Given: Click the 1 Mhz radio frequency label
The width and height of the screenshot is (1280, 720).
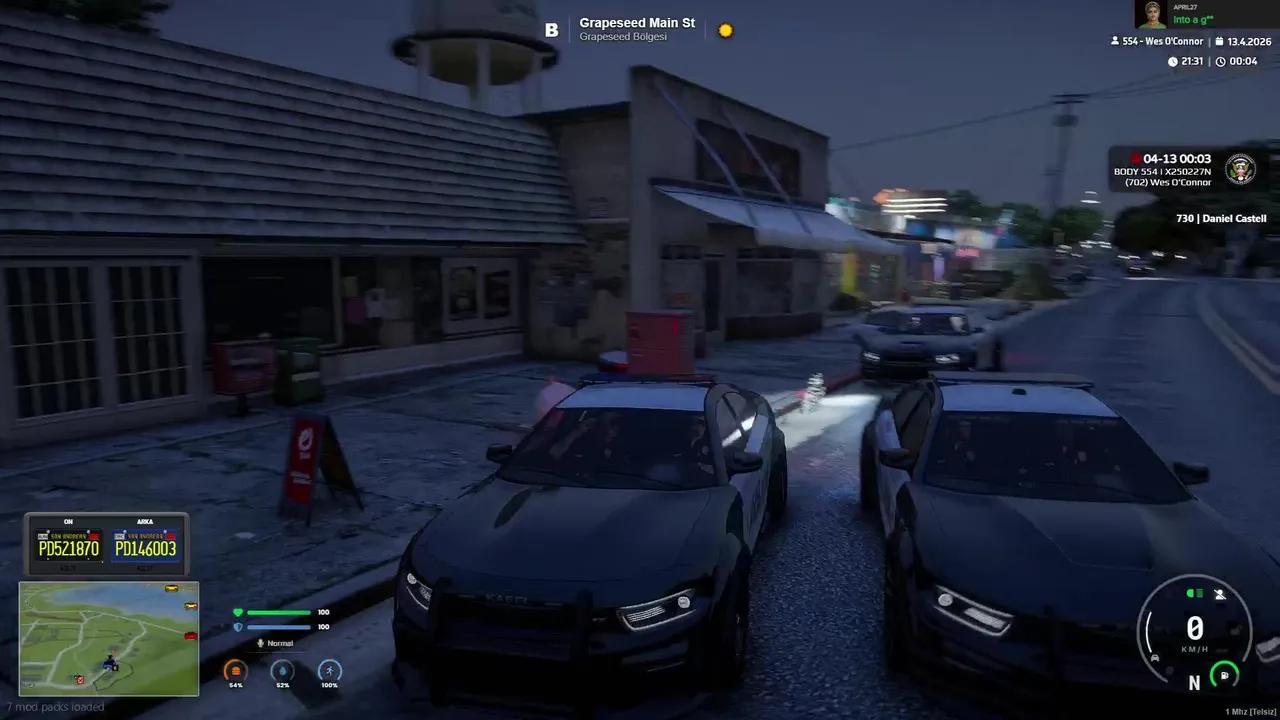Looking at the screenshot, I should pos(1249,711).
